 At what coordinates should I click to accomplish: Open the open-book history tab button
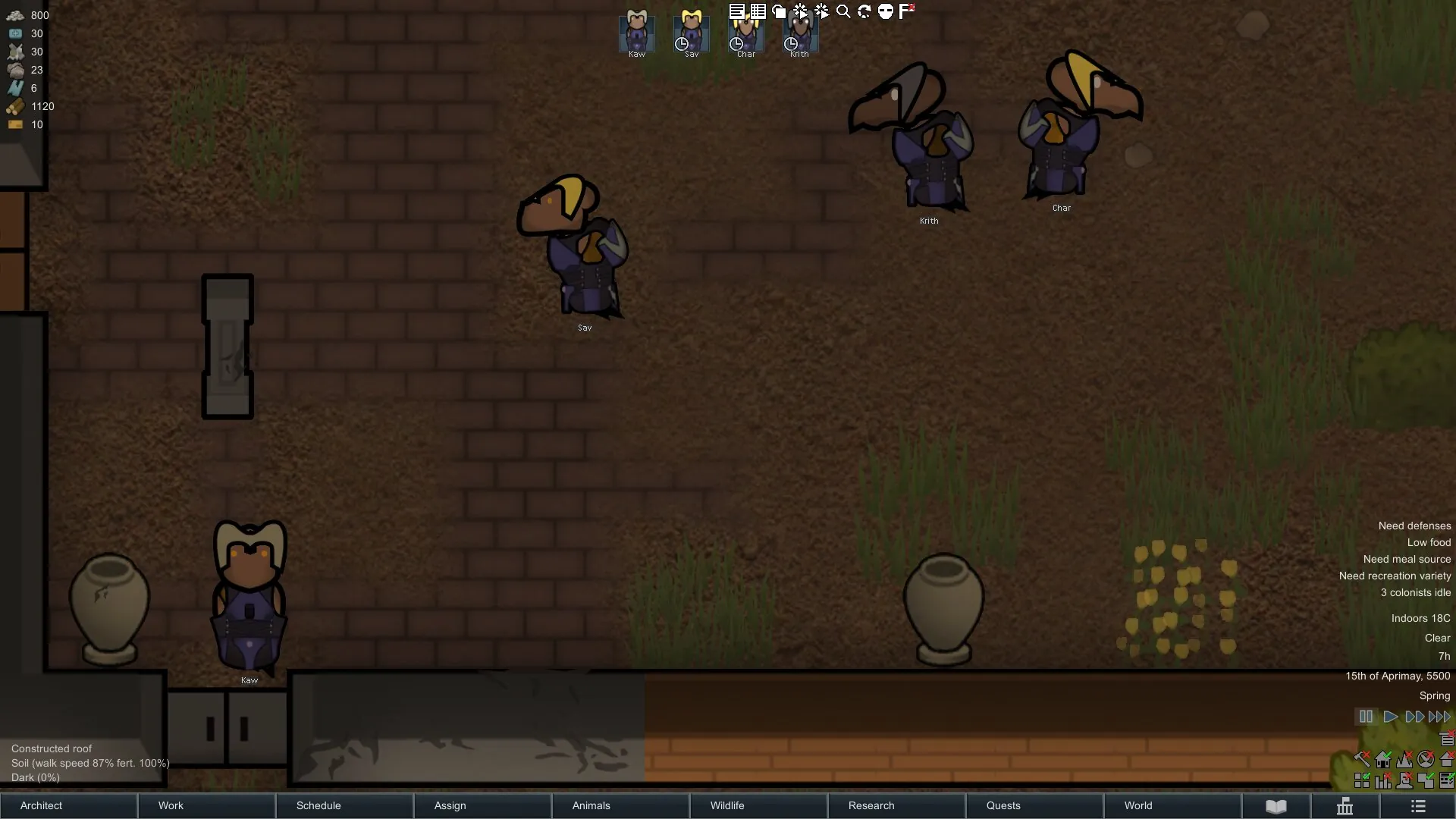1276,806
